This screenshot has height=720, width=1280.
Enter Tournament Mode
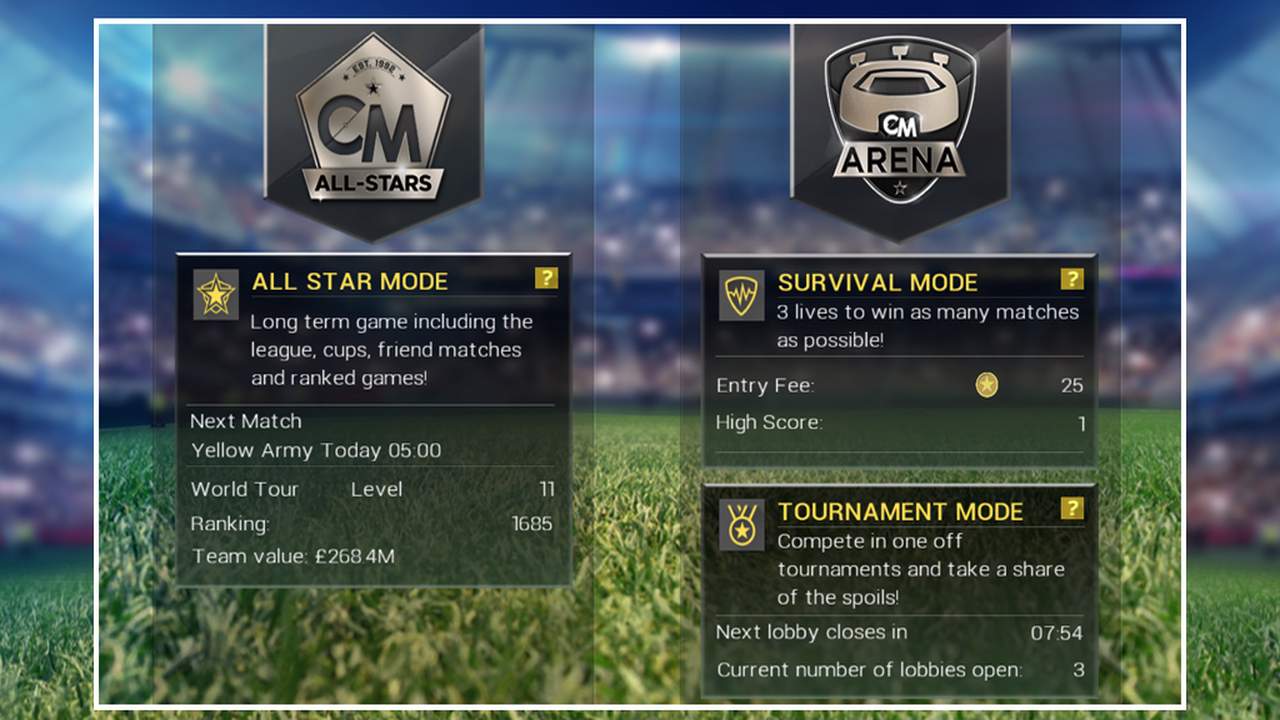pos(899,590)
